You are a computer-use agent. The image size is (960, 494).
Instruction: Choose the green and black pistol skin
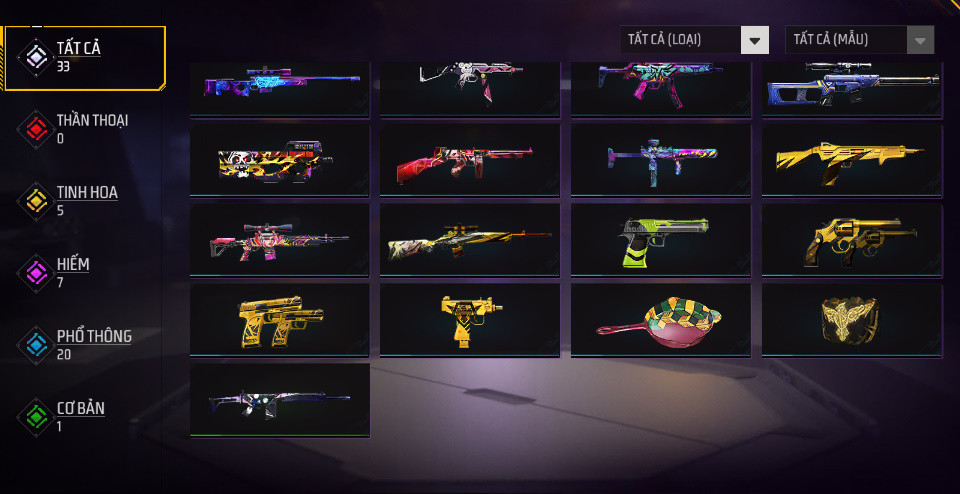[660, 239]
